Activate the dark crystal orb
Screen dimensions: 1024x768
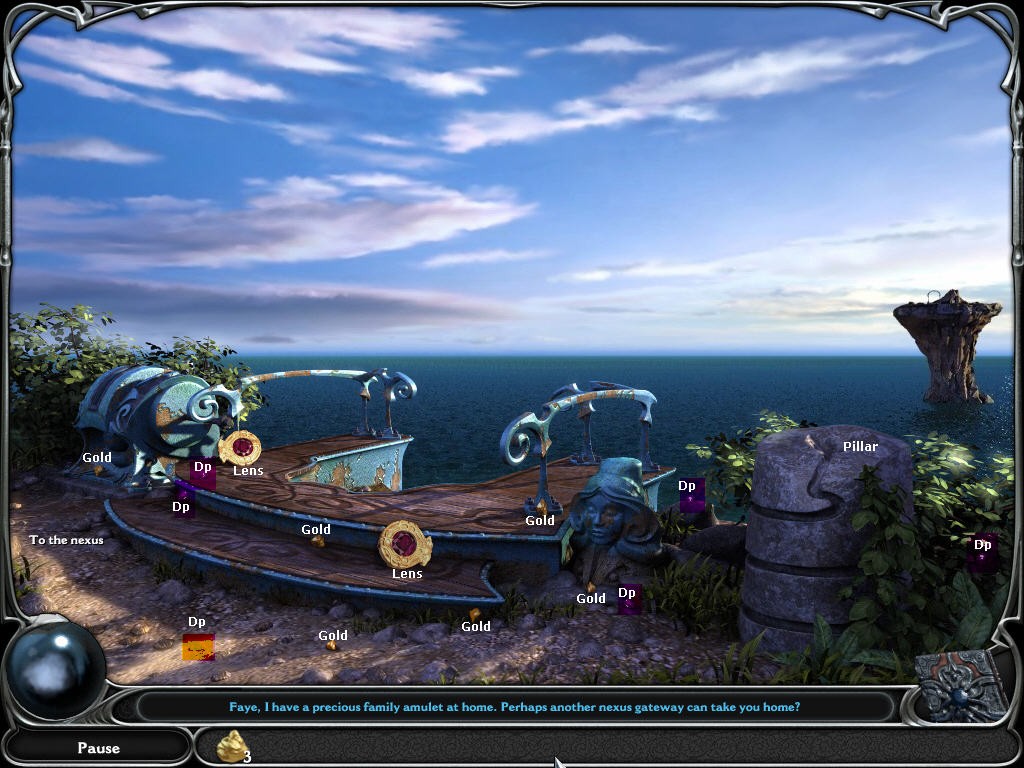tap(56, 669)
